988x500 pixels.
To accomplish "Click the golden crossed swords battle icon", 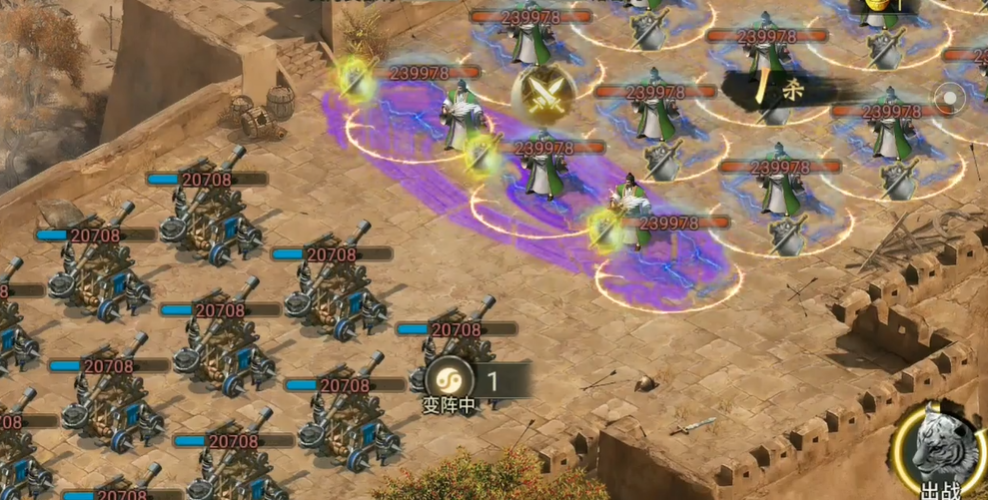I will point(544,93).
